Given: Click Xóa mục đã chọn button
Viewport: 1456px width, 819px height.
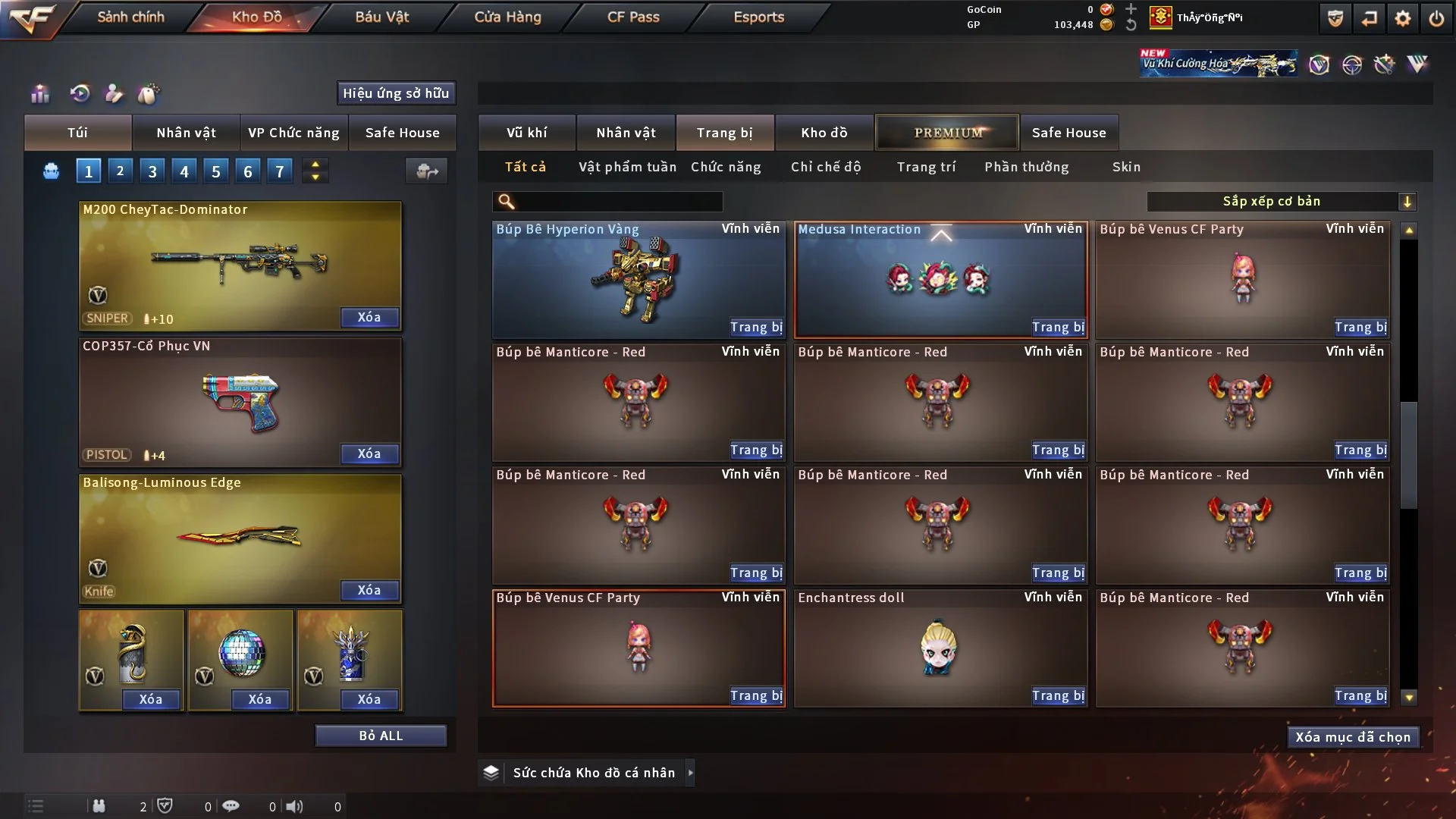Looking at the screenshot, I should [1353, 737].
